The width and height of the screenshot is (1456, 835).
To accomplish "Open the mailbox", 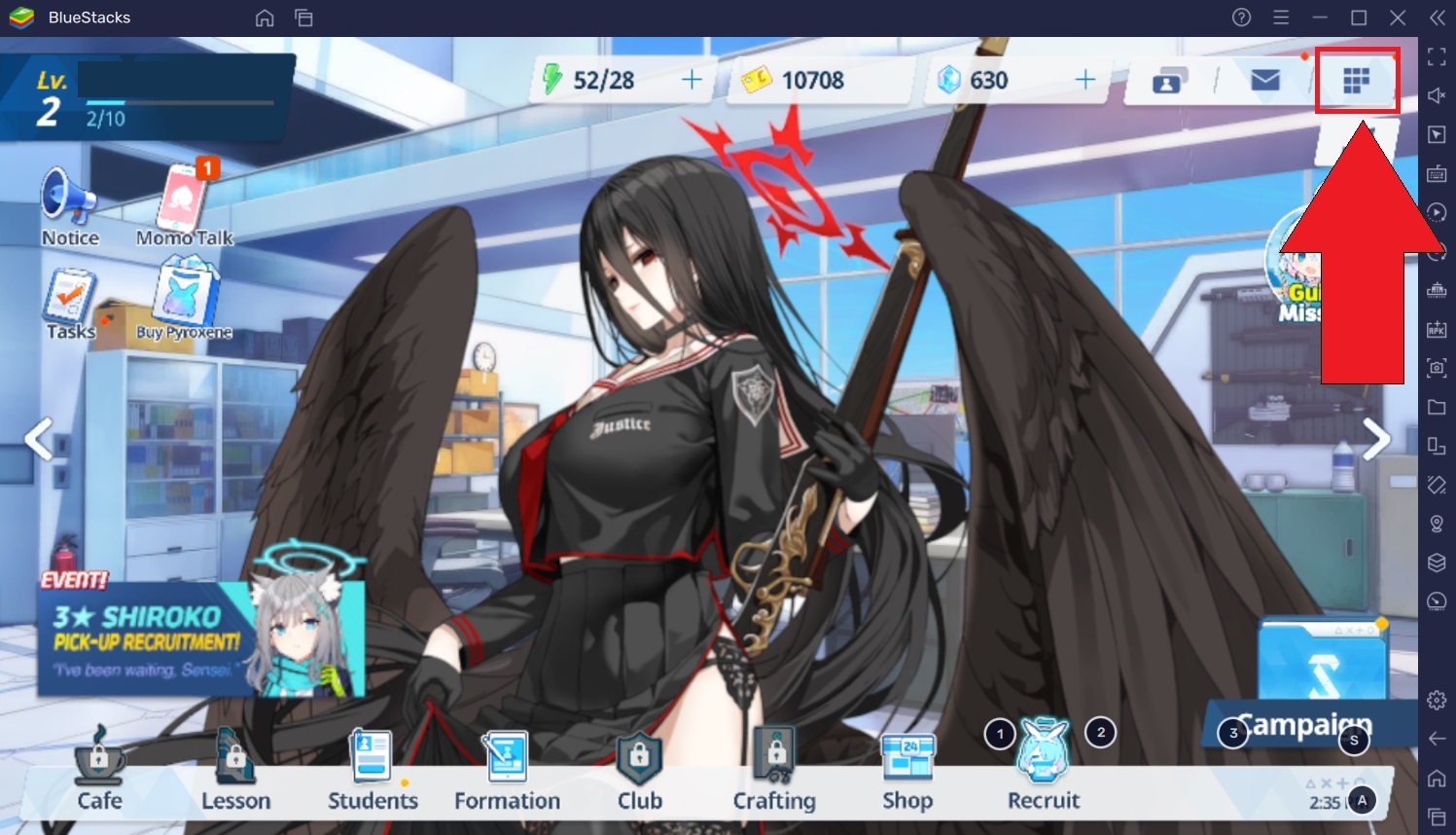I will tap(1266, 82).
